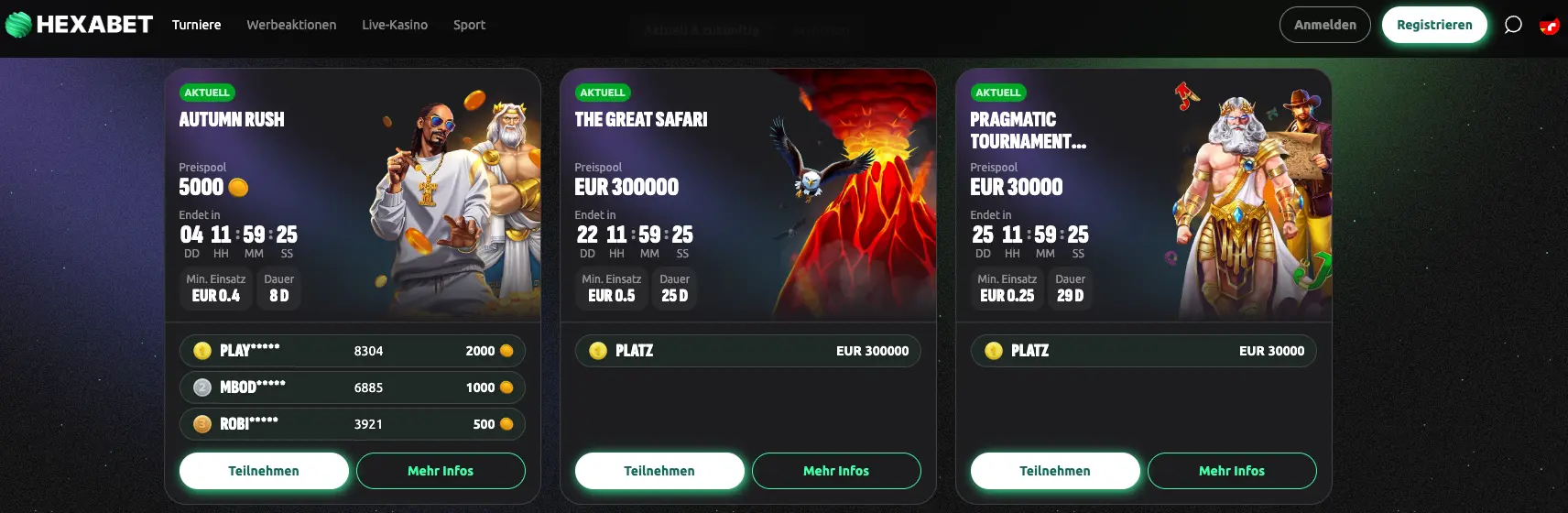Open the Turniere menu entry
Screen dimensions: 1568x513
coord(196,25)
